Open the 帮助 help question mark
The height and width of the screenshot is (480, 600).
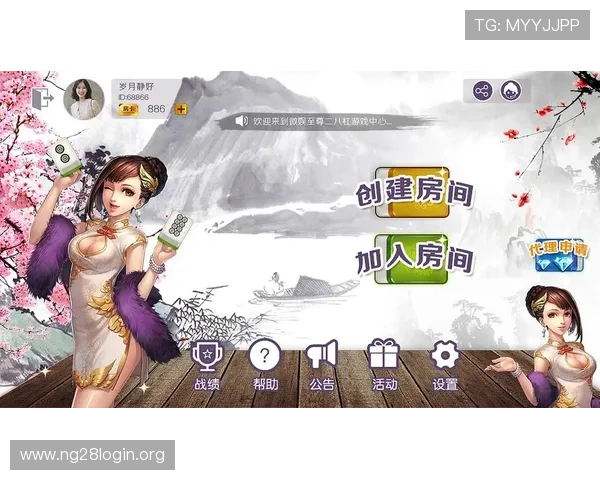click(265, 365)
